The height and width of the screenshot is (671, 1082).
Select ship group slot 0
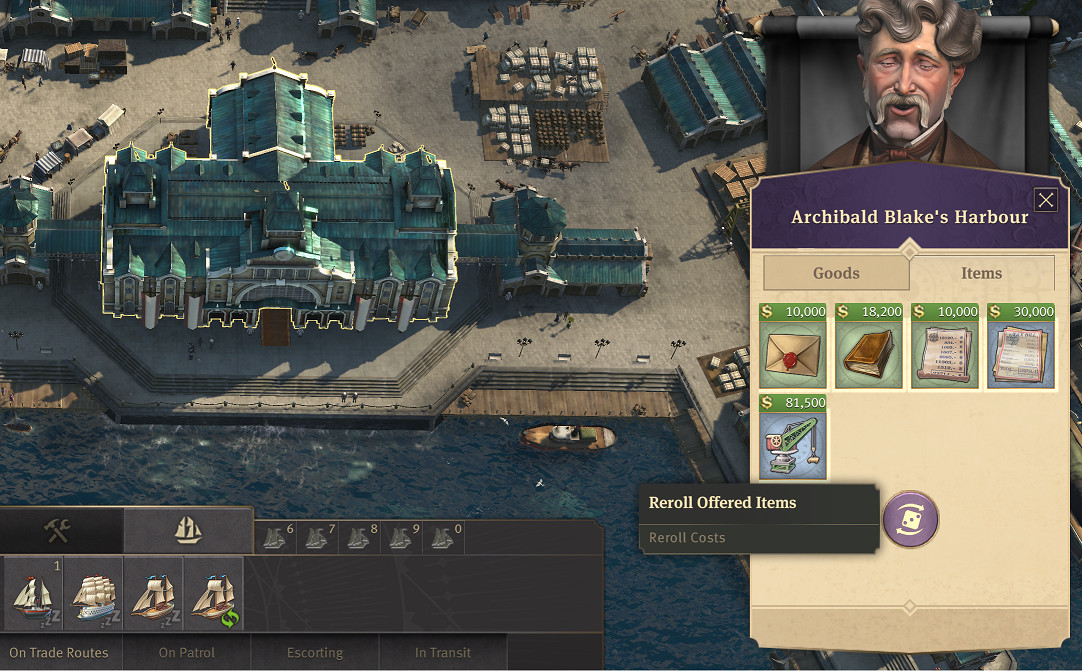point(443,538)
